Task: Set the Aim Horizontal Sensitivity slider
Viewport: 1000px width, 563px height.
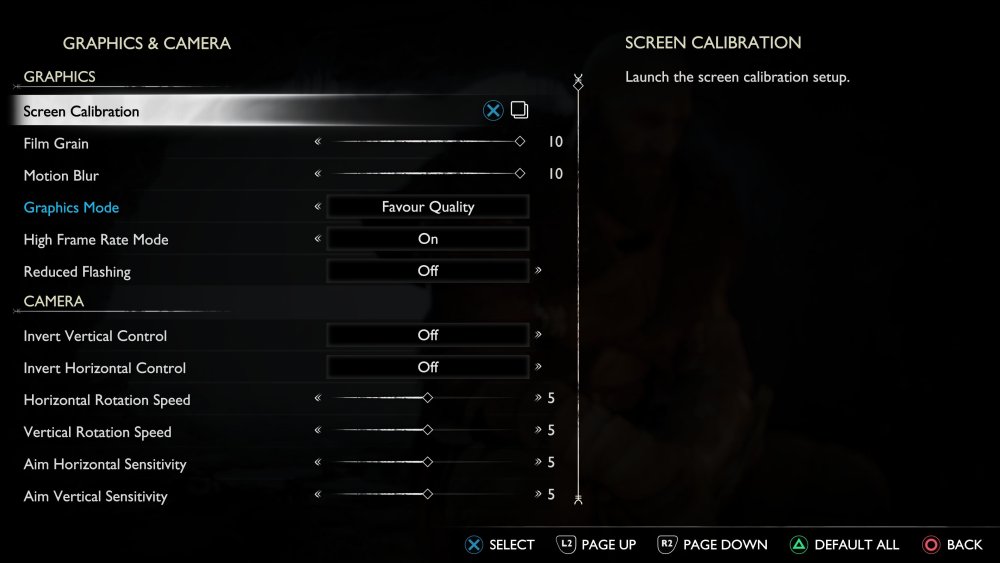Action: click(427, 462)
